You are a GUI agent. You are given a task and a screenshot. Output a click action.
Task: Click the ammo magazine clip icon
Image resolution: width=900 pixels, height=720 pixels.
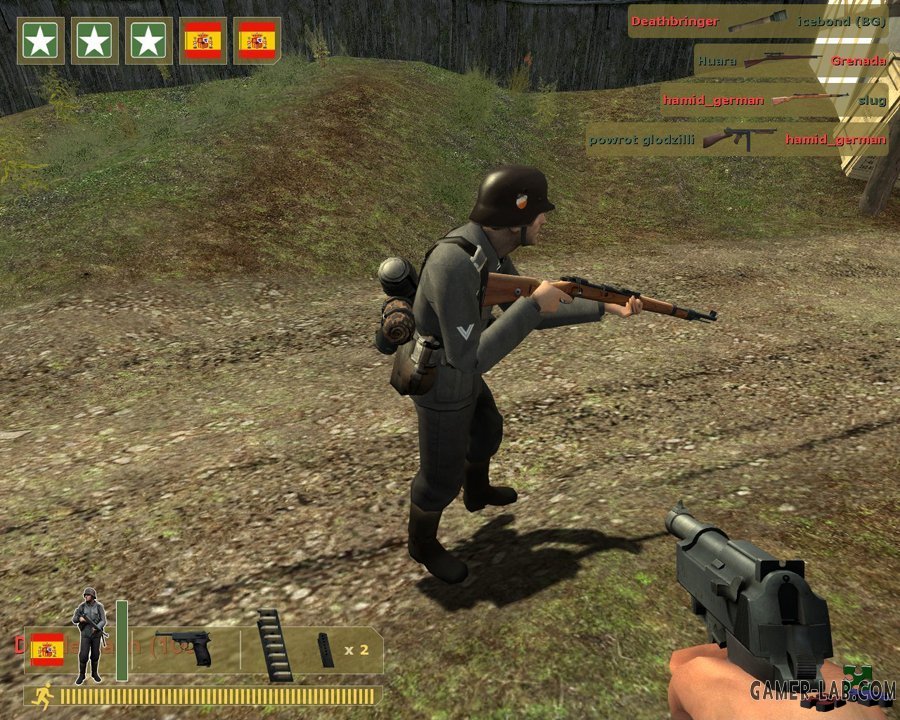pyautogui.click(x=326, y=649)
